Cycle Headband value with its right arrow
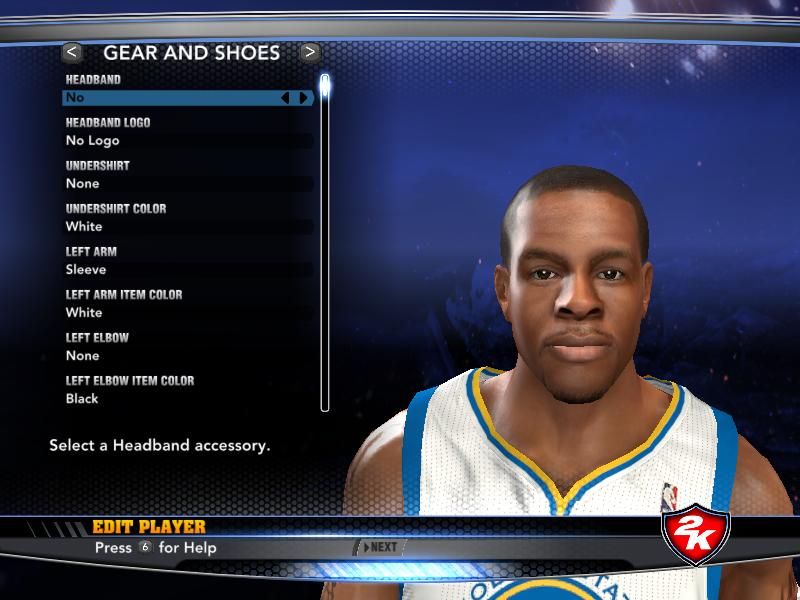This screenshot has width=800, height=600. [303, 98]
